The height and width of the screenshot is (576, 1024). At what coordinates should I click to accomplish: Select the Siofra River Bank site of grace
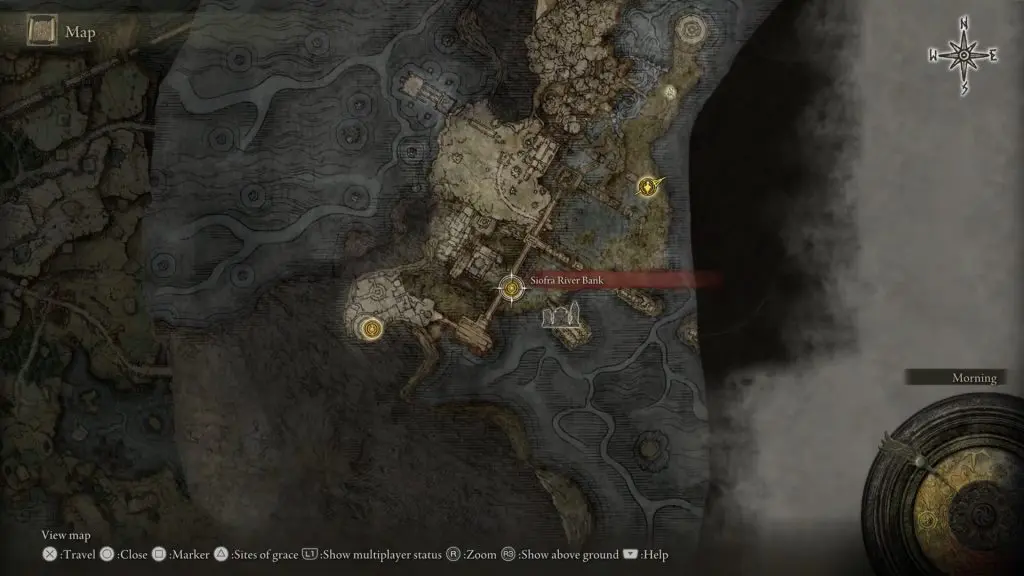(x=512, y=288)
